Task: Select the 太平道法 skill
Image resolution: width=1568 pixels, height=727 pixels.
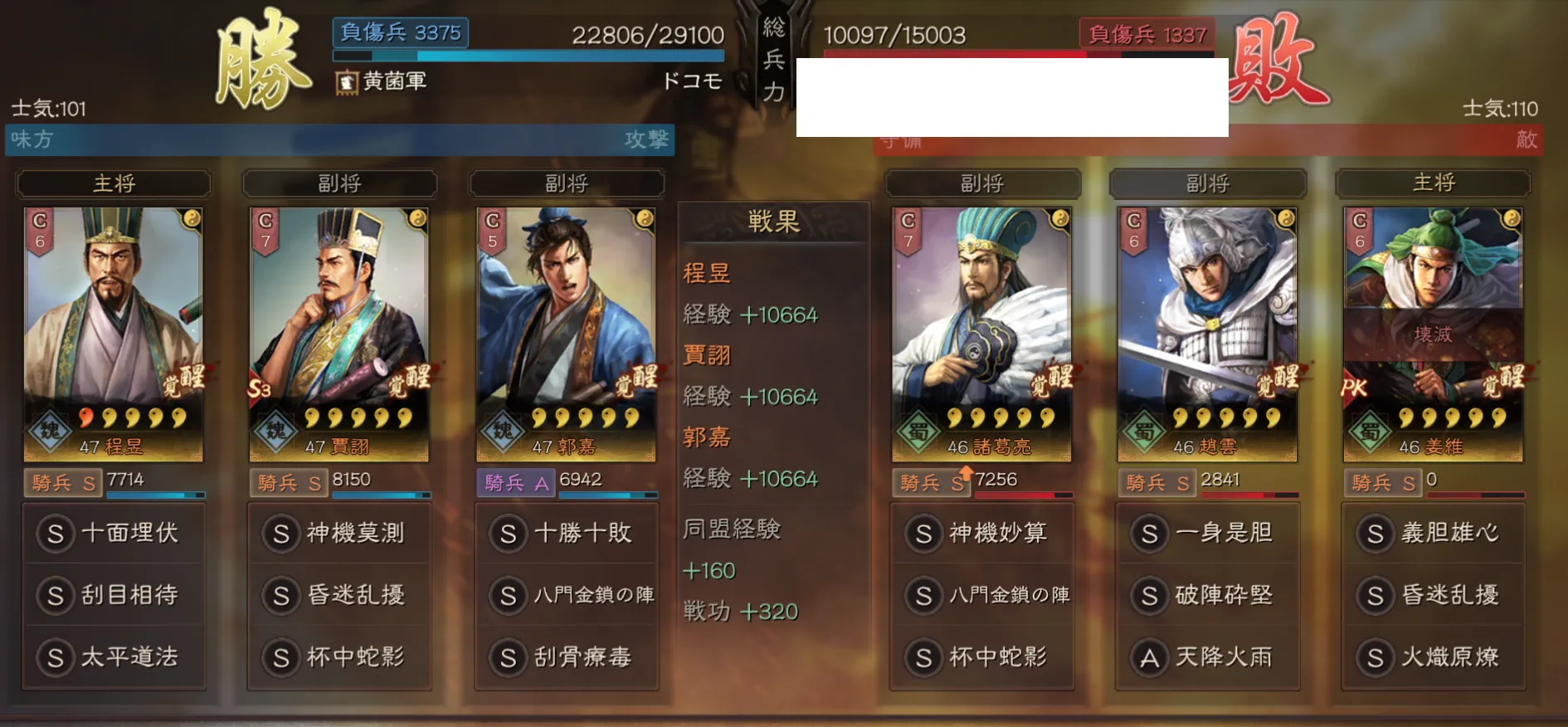Action: pos(114,657)
